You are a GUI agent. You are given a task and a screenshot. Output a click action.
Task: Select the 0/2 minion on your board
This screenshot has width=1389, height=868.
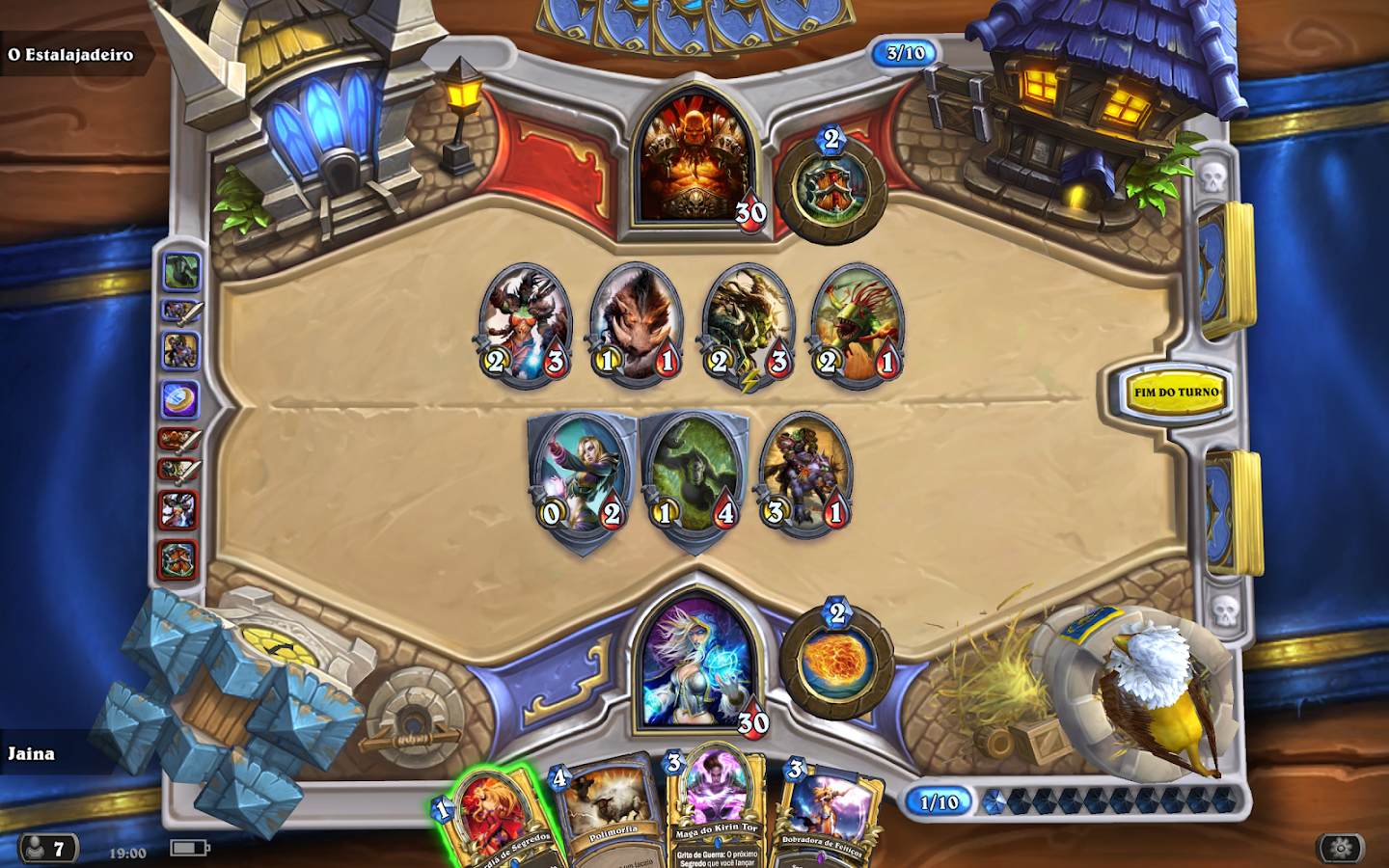(x=580, y=477)
